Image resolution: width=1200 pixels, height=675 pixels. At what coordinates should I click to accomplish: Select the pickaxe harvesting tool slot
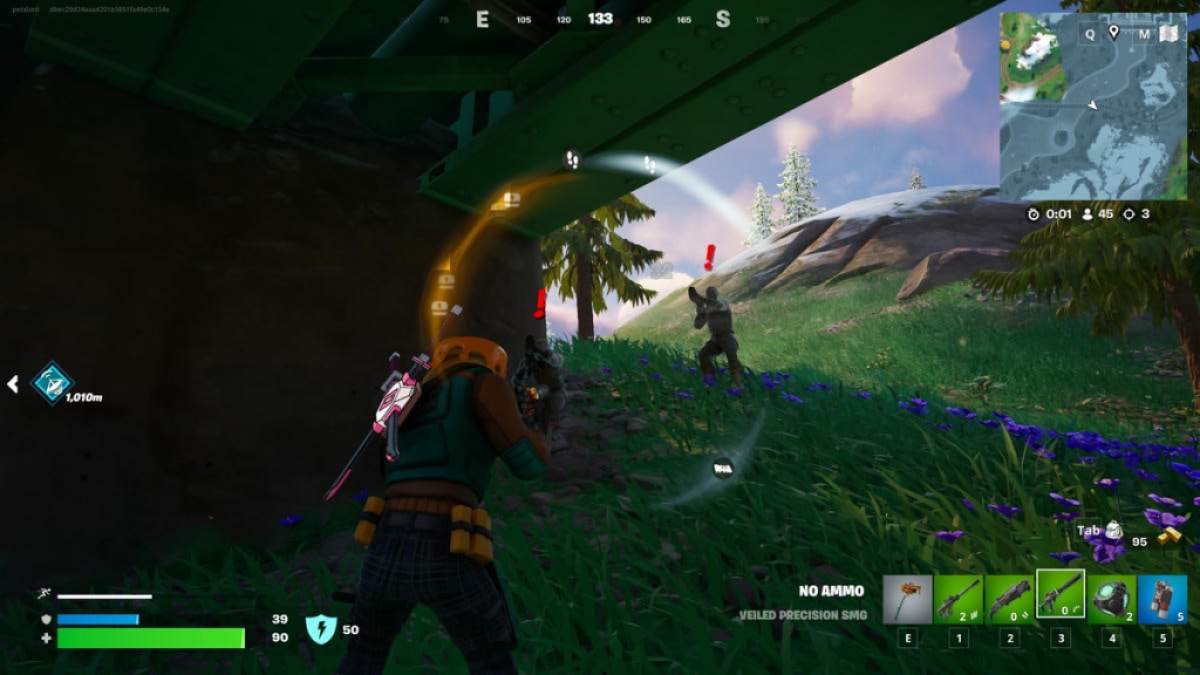point(907,599)
